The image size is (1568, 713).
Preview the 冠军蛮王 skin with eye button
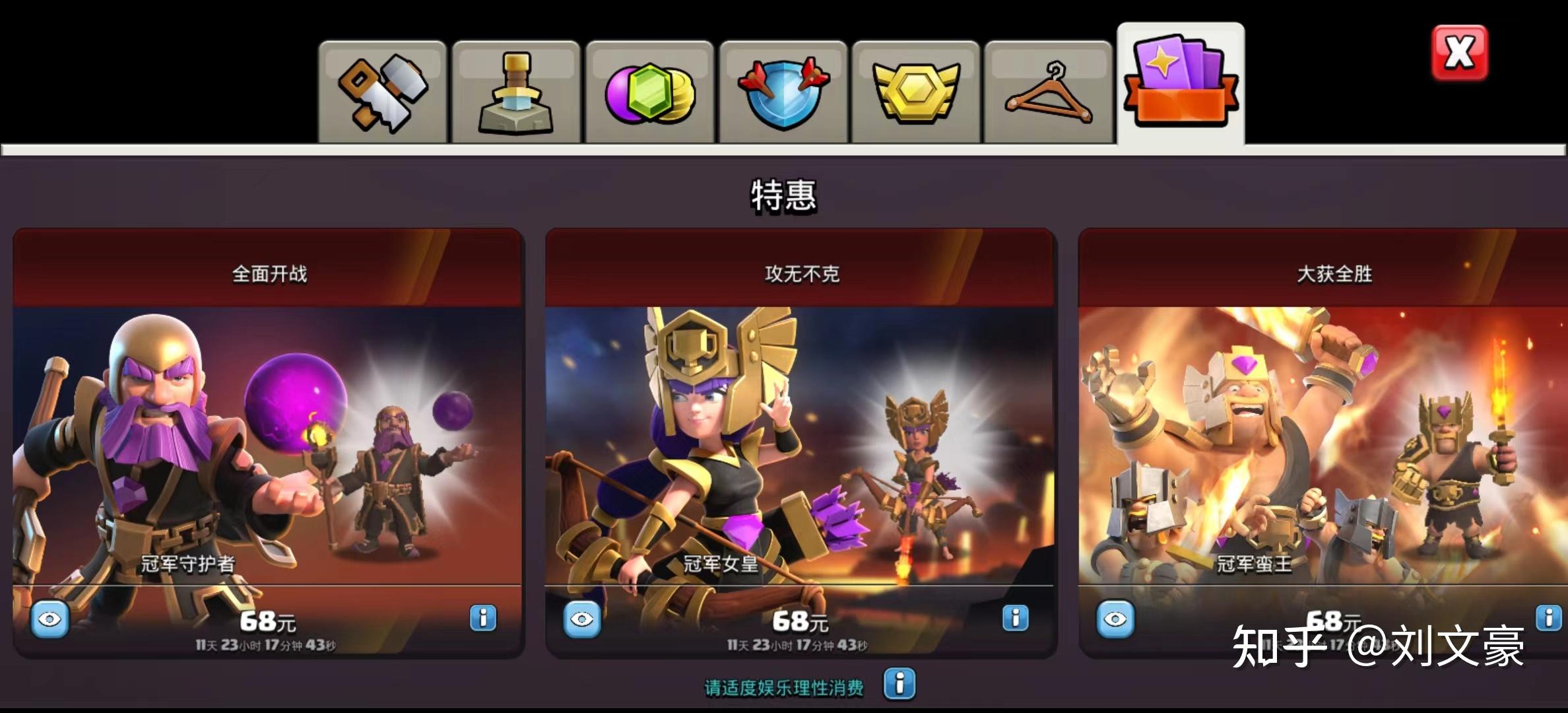pos(1115,619)
